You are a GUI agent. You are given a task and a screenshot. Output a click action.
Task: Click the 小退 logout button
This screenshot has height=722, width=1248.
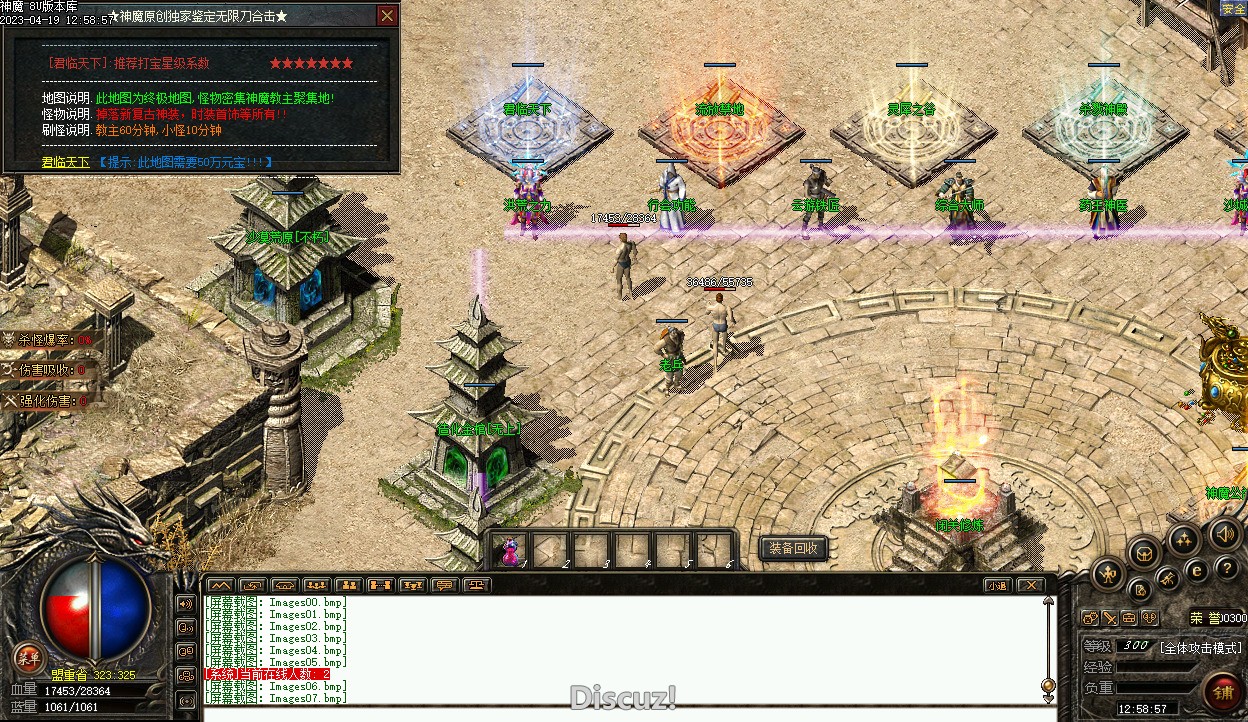[996, 585]
